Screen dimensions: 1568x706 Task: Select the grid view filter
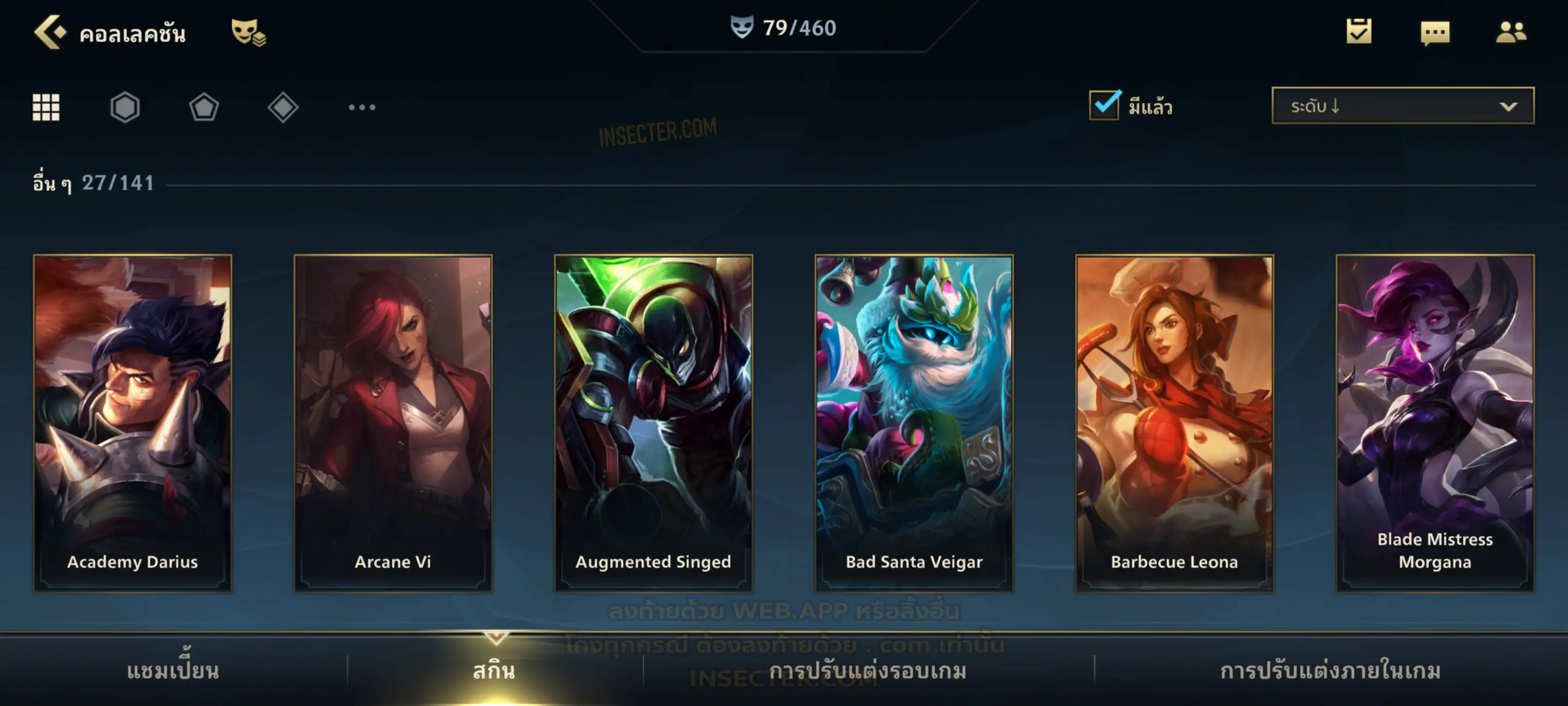click(46, 108)
